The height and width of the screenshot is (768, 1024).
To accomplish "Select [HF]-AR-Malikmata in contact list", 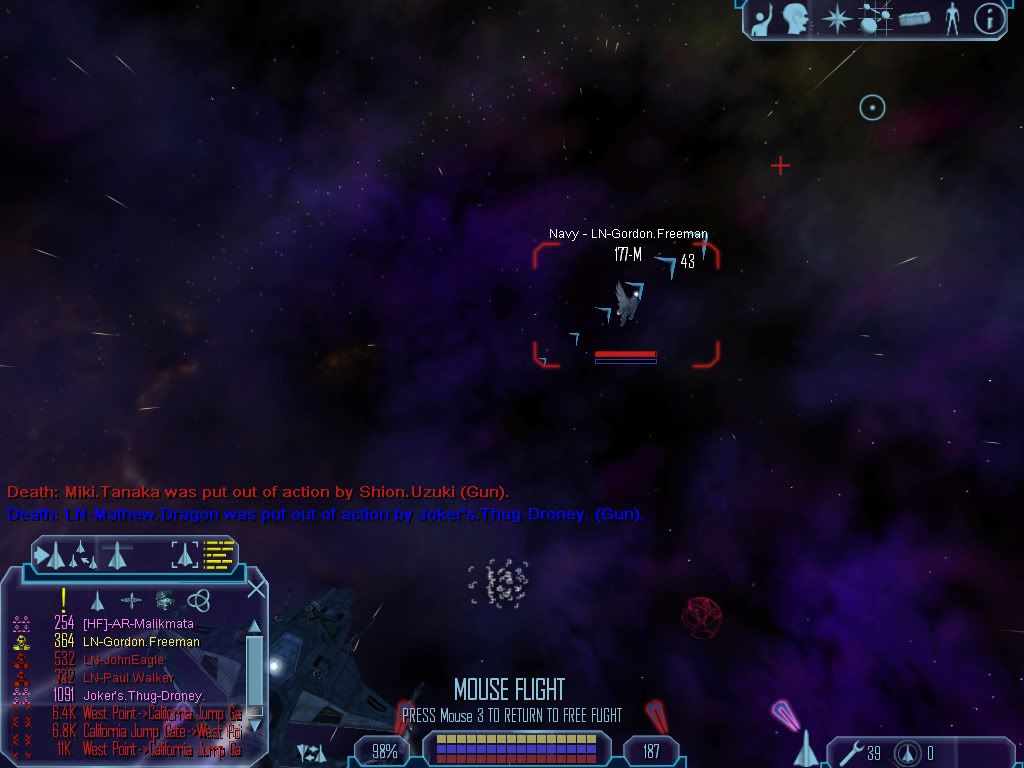I will (x=139, y=624).
